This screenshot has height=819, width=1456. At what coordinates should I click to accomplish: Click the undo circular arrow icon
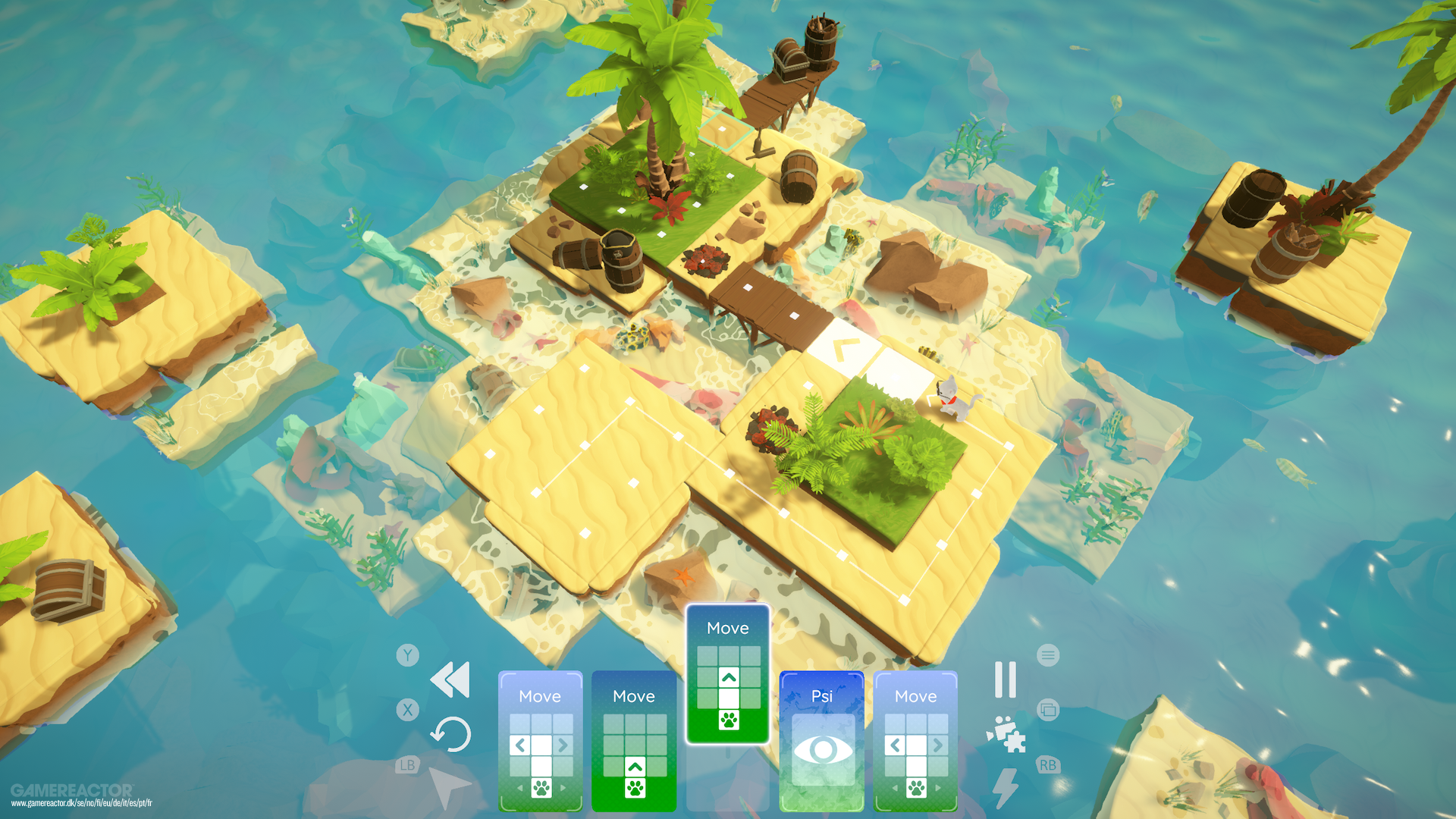[x=450, y=736]
